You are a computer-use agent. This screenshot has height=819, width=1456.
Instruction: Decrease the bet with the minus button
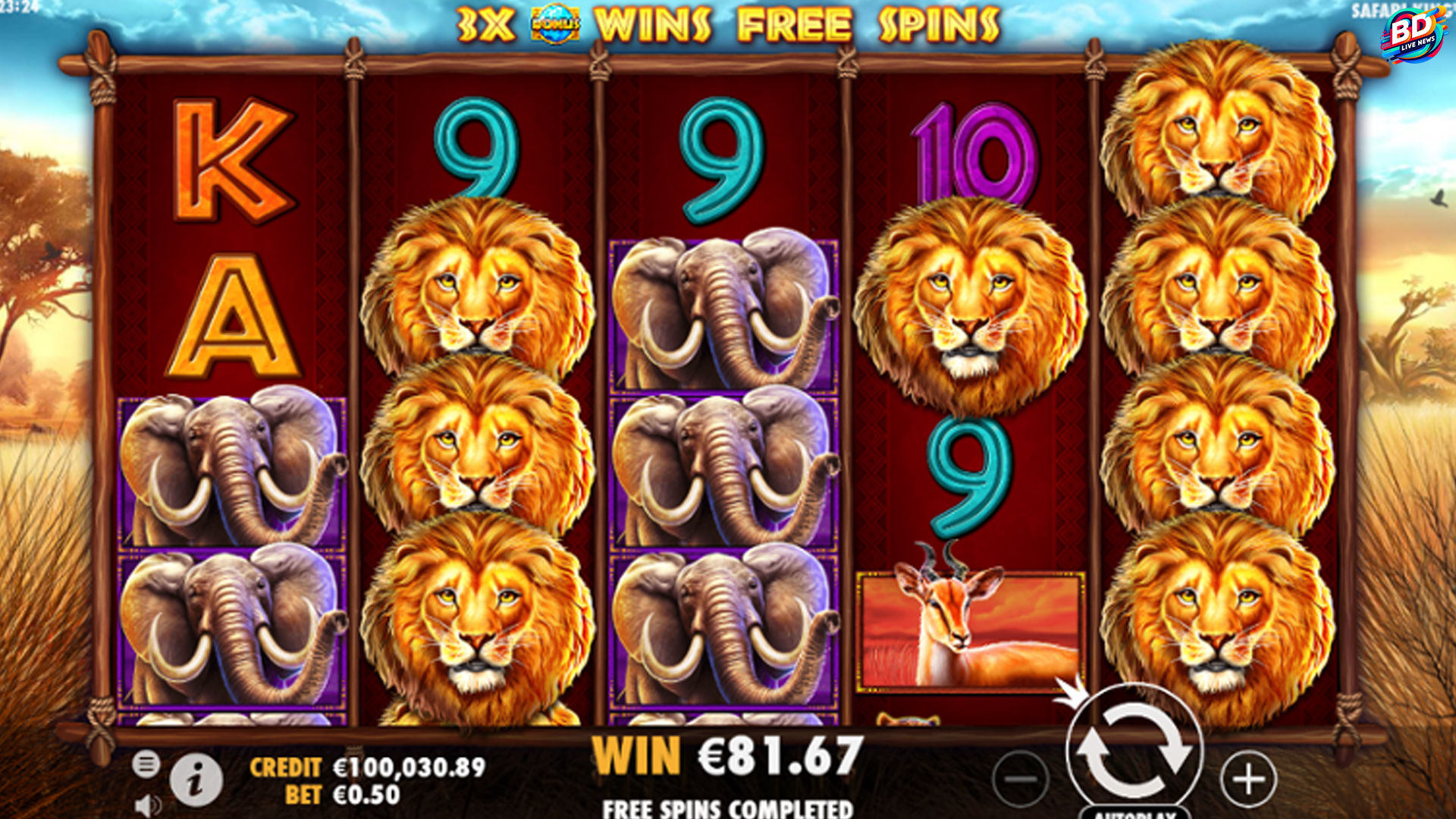click(1021, 779)
